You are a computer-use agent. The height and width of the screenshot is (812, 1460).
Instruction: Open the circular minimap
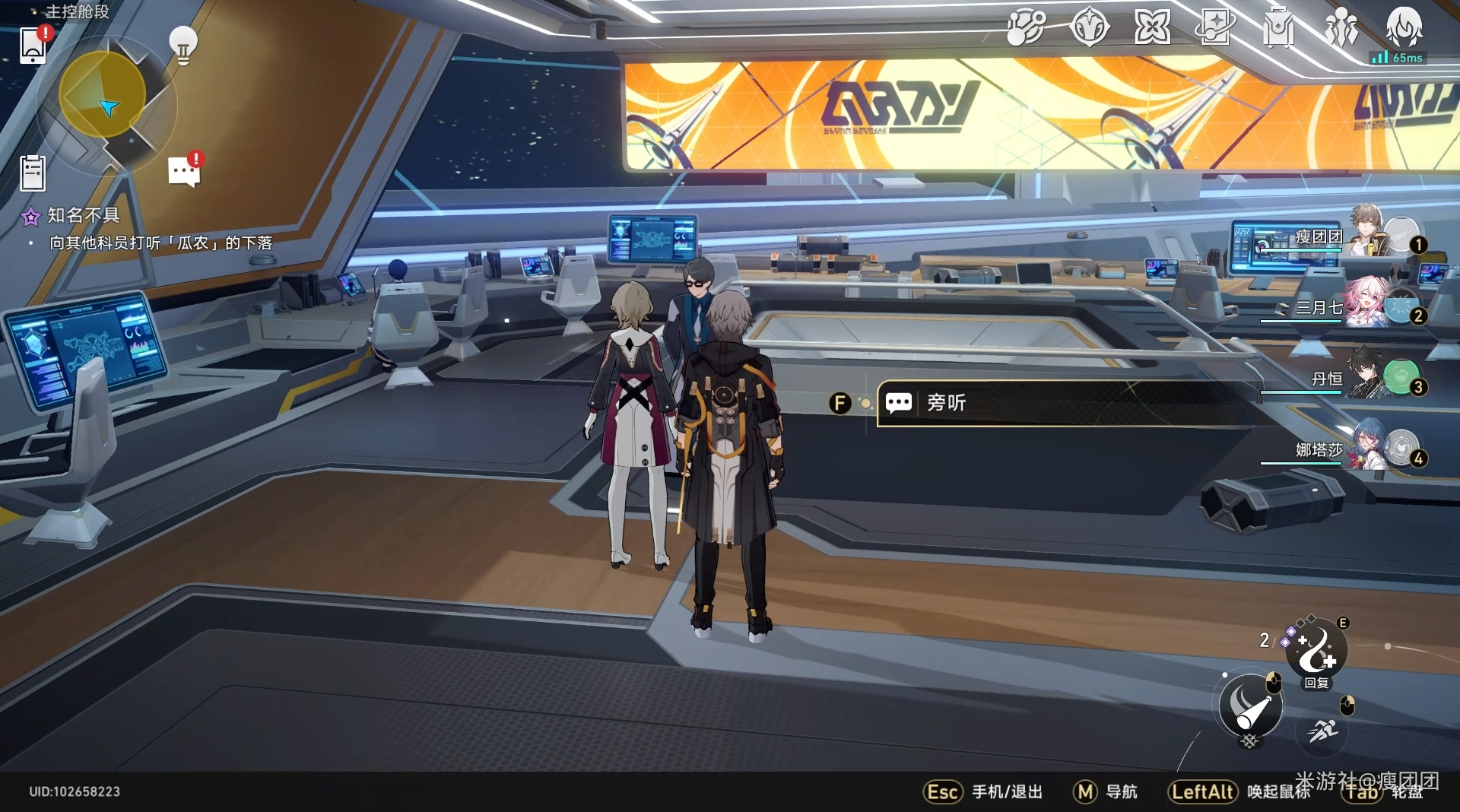(x=103, y=95)
